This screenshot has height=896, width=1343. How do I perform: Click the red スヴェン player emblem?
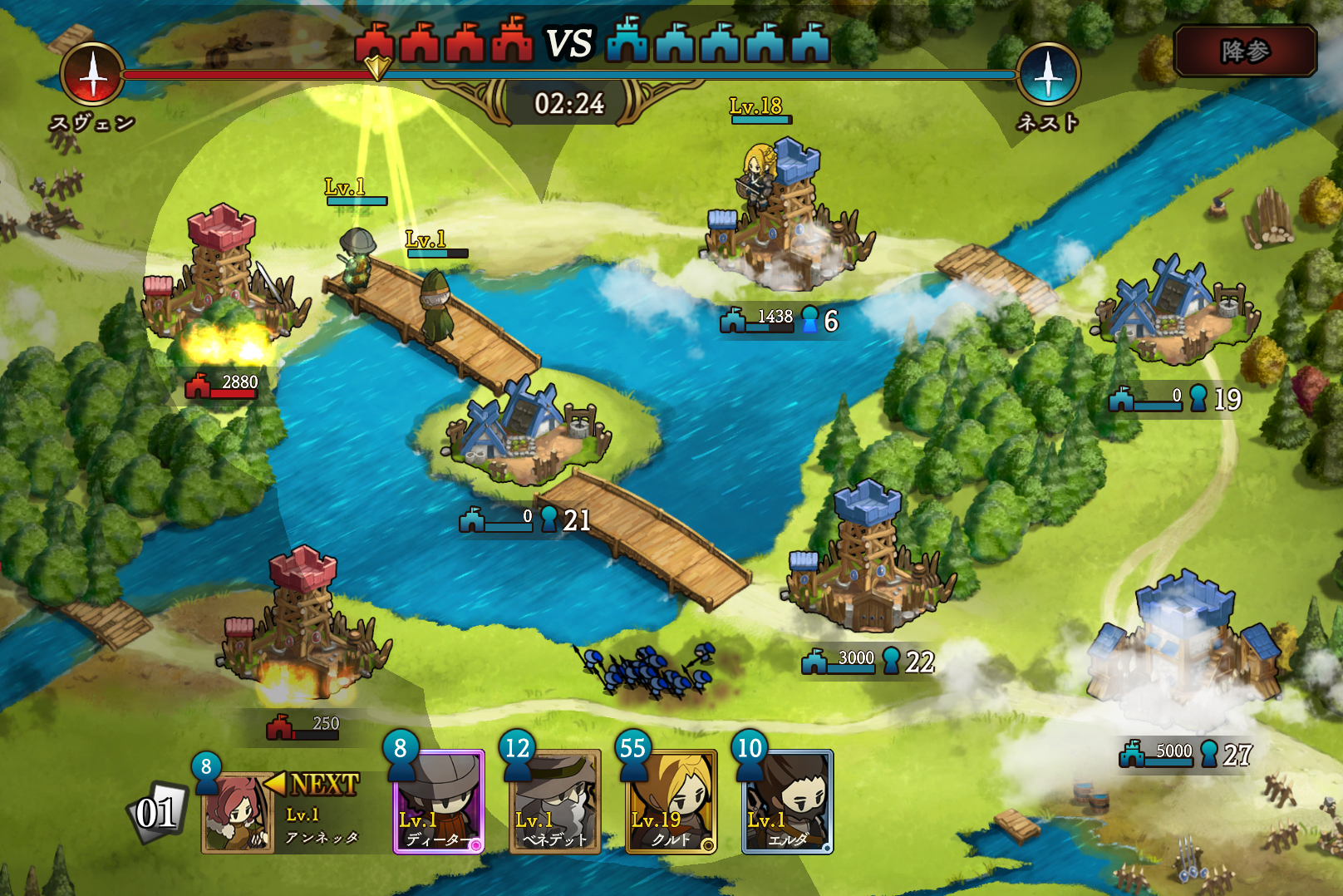92,74
